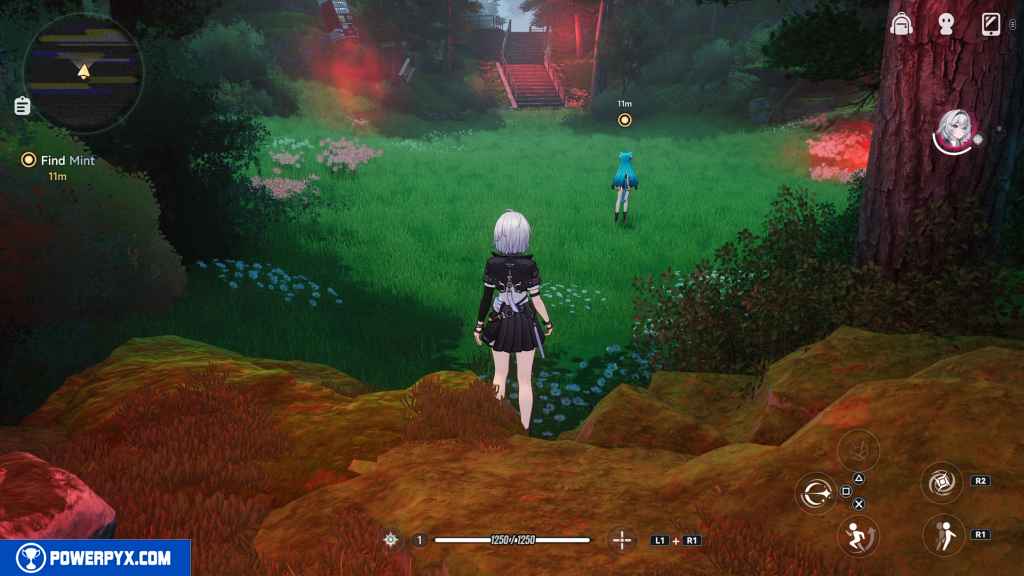This screenshot has height=576, width=1024.
Task: Click the crosshair target icon beside the HP bar
Action: pos(391,540)
